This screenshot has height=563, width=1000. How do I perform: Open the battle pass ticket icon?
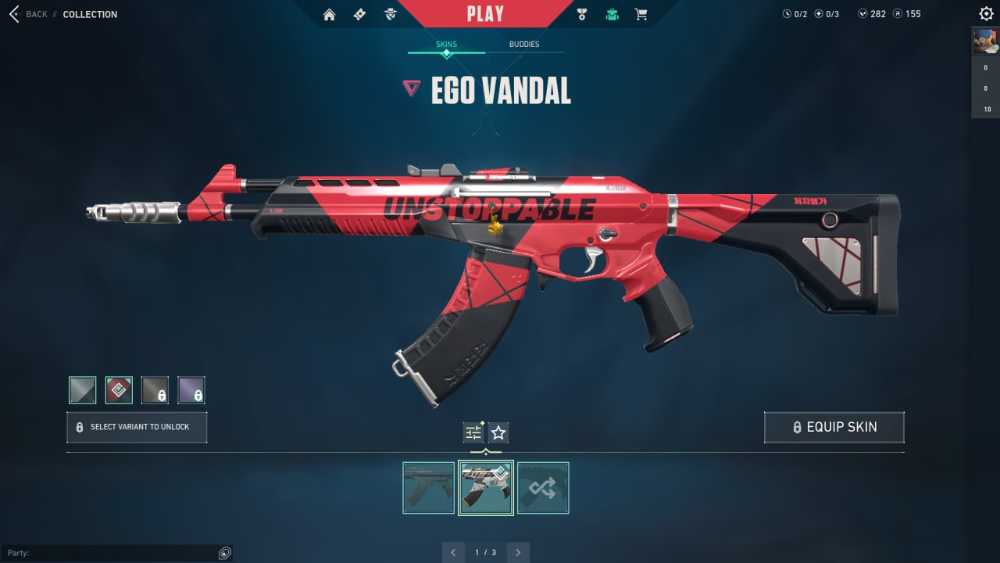click(360, 14)
